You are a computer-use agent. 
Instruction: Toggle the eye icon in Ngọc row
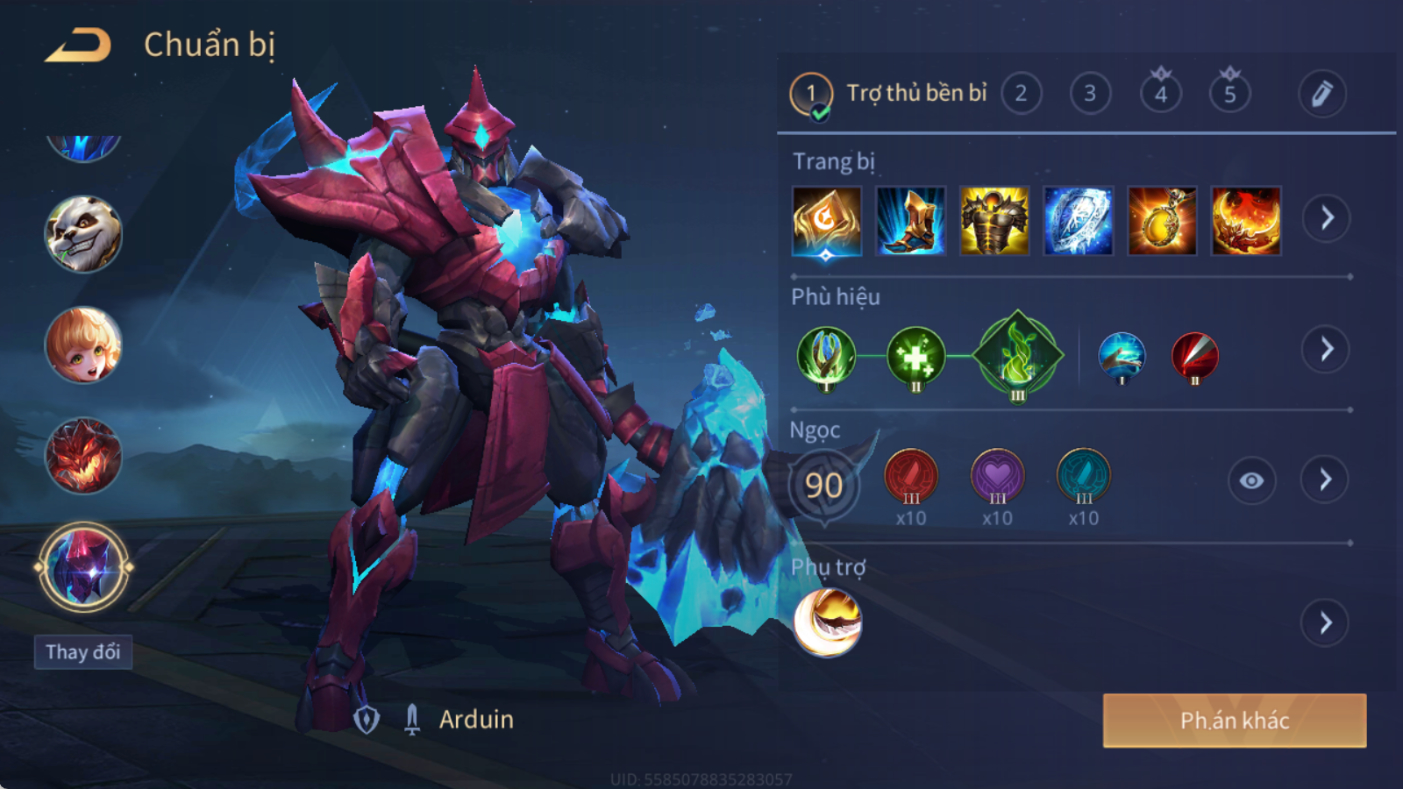pyautogui.click(x=1251, y=481)
